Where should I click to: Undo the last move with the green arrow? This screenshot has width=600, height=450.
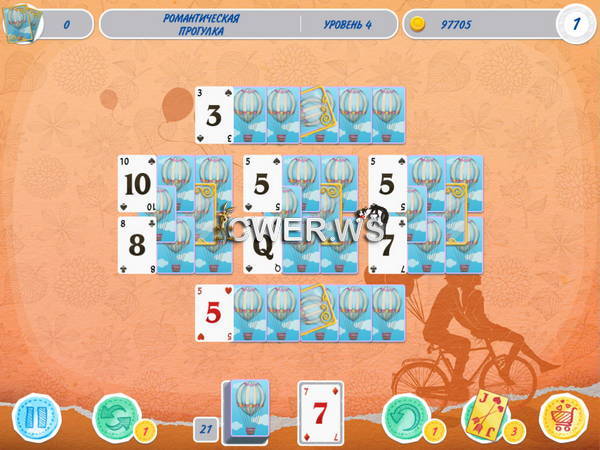click(x=403, y=417)
